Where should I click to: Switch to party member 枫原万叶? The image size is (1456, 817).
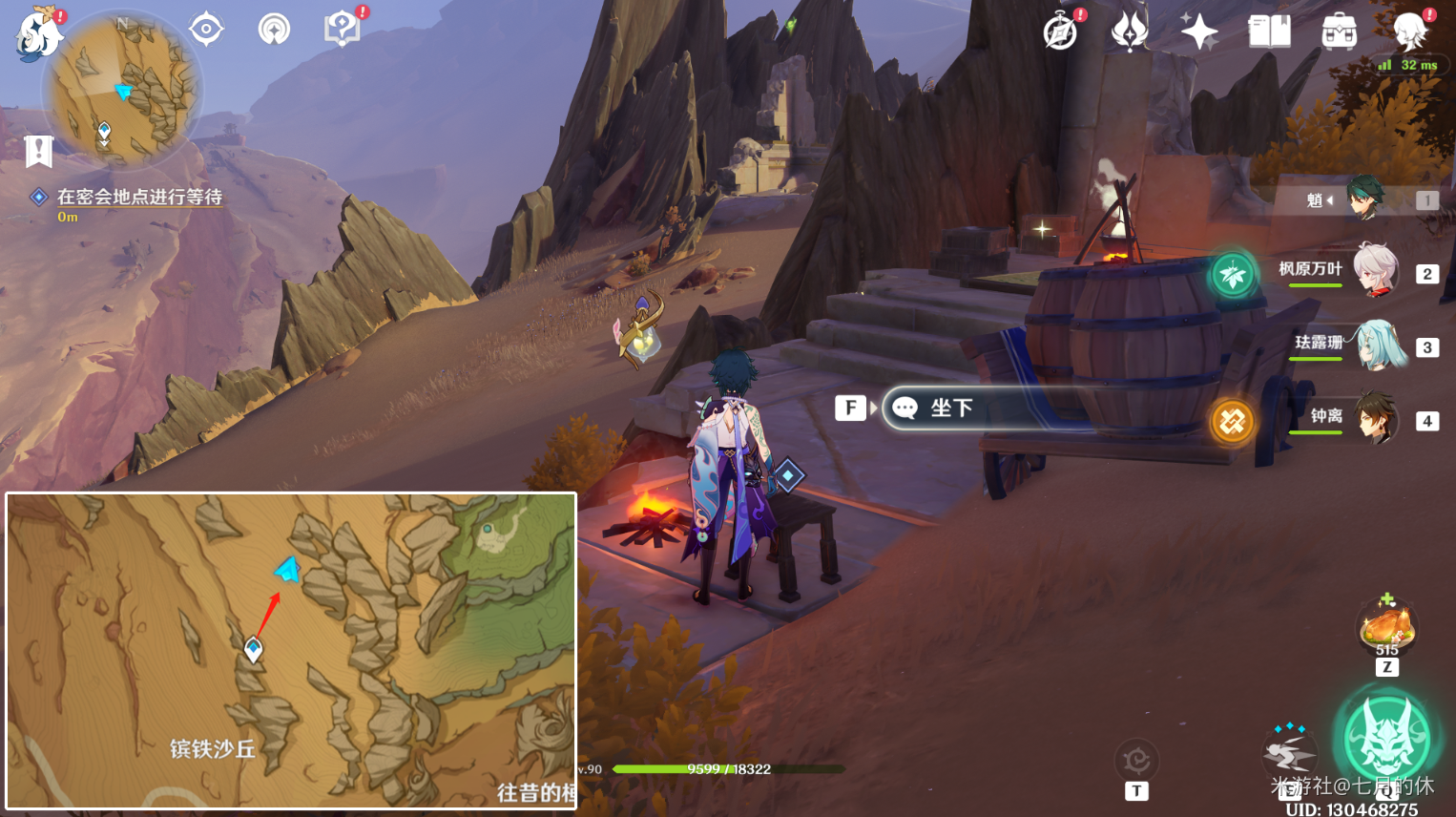(1374, 271)
